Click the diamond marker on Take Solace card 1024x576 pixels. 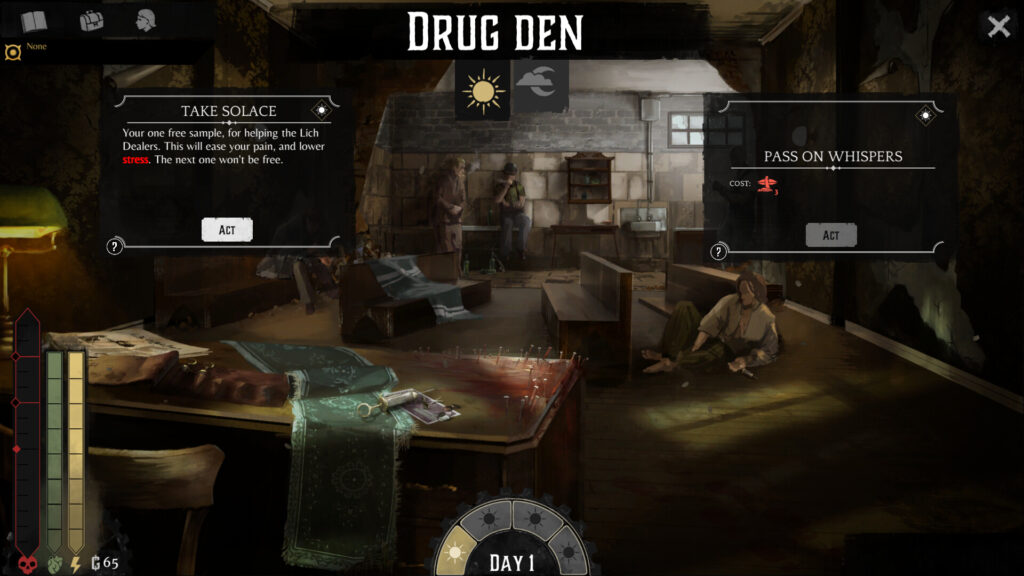coord(322,110)
